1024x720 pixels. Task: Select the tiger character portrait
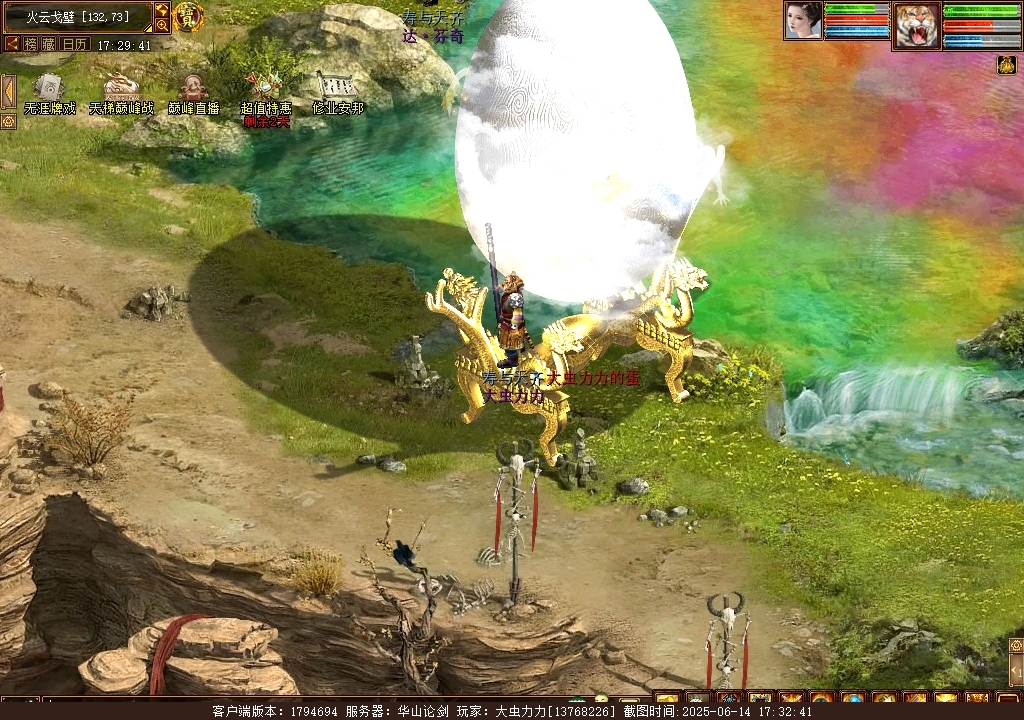coord(916,25)
